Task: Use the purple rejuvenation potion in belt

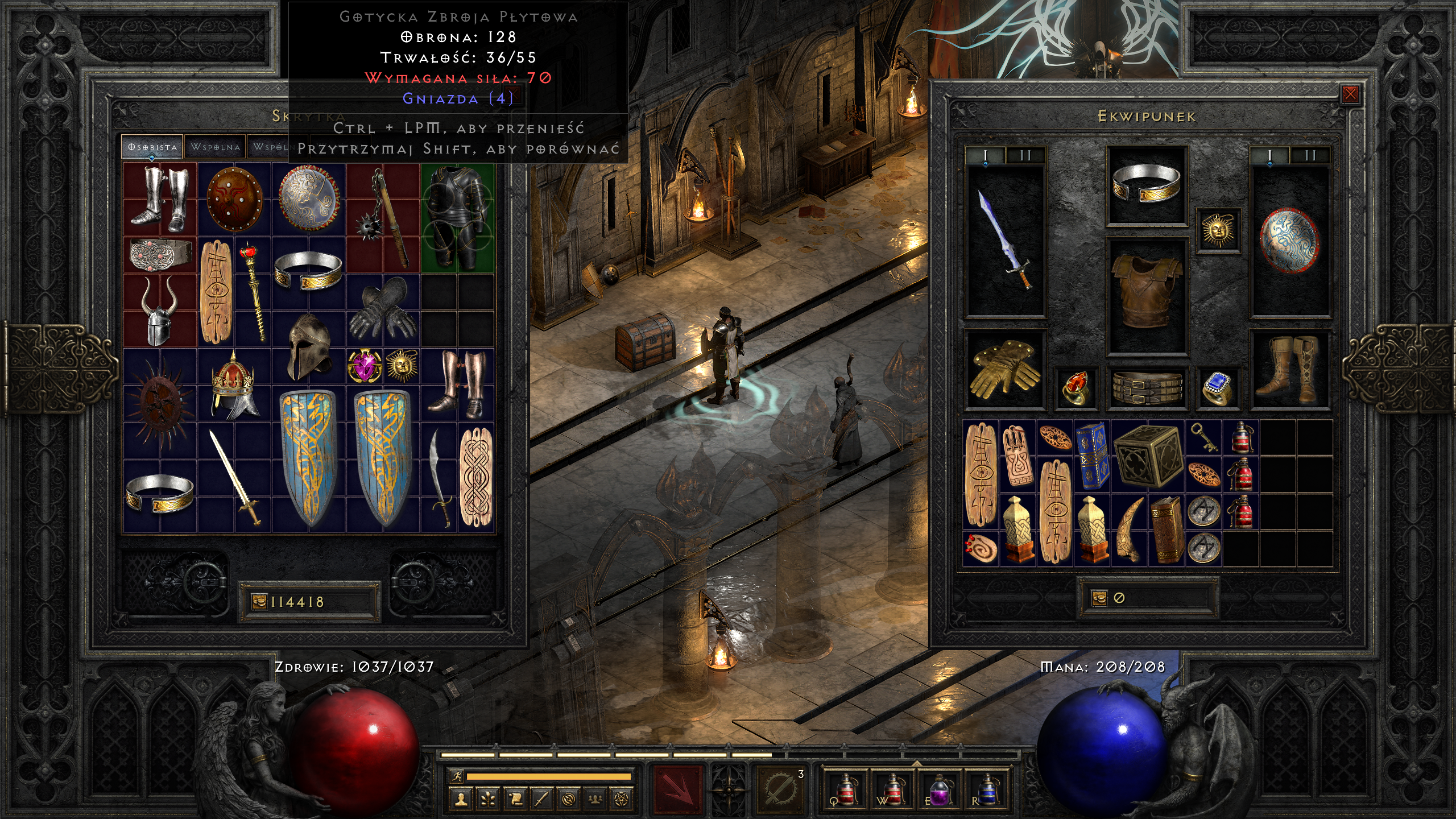Action: [x=938, y=789]
